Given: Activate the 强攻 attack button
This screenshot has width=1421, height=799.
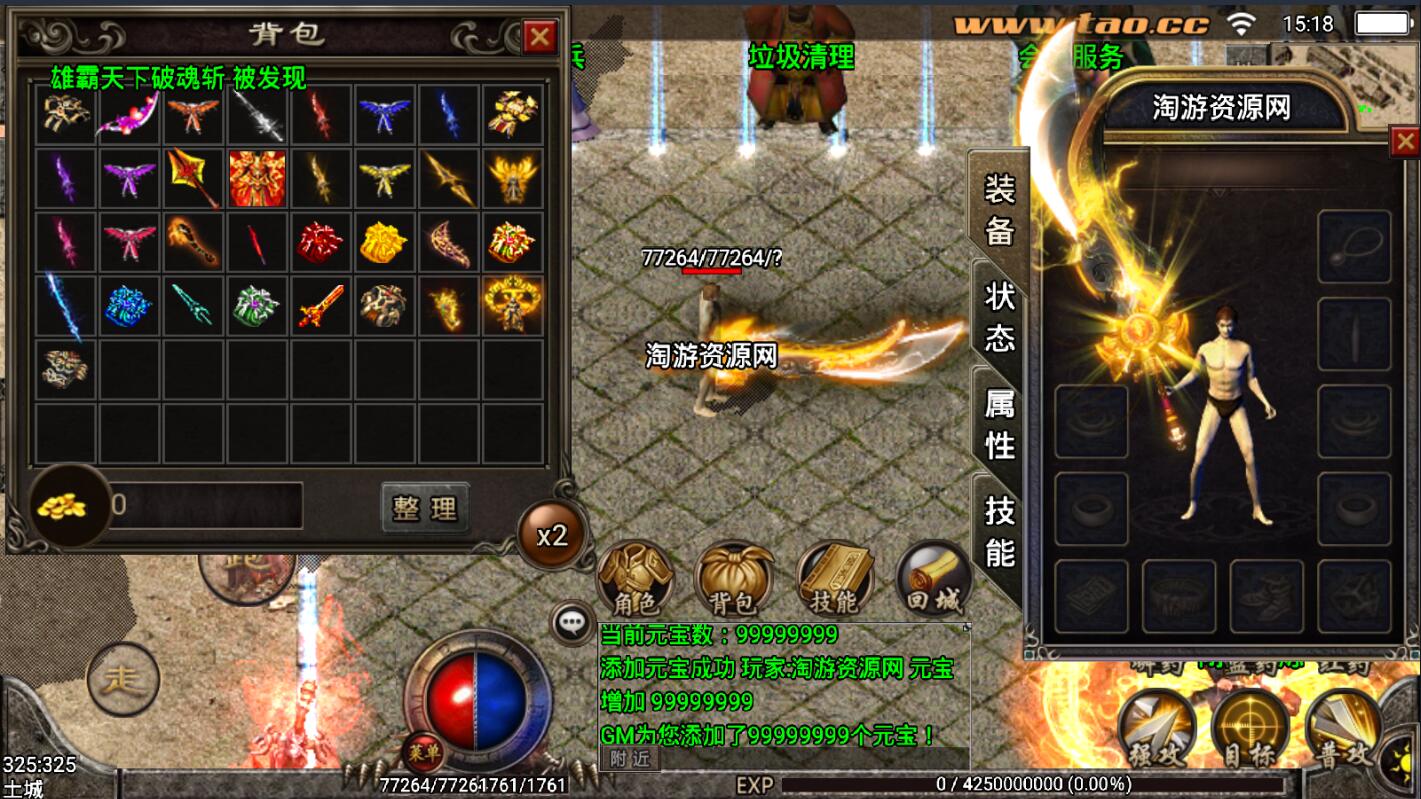Looking at the screenshot, I should 1157,727.
